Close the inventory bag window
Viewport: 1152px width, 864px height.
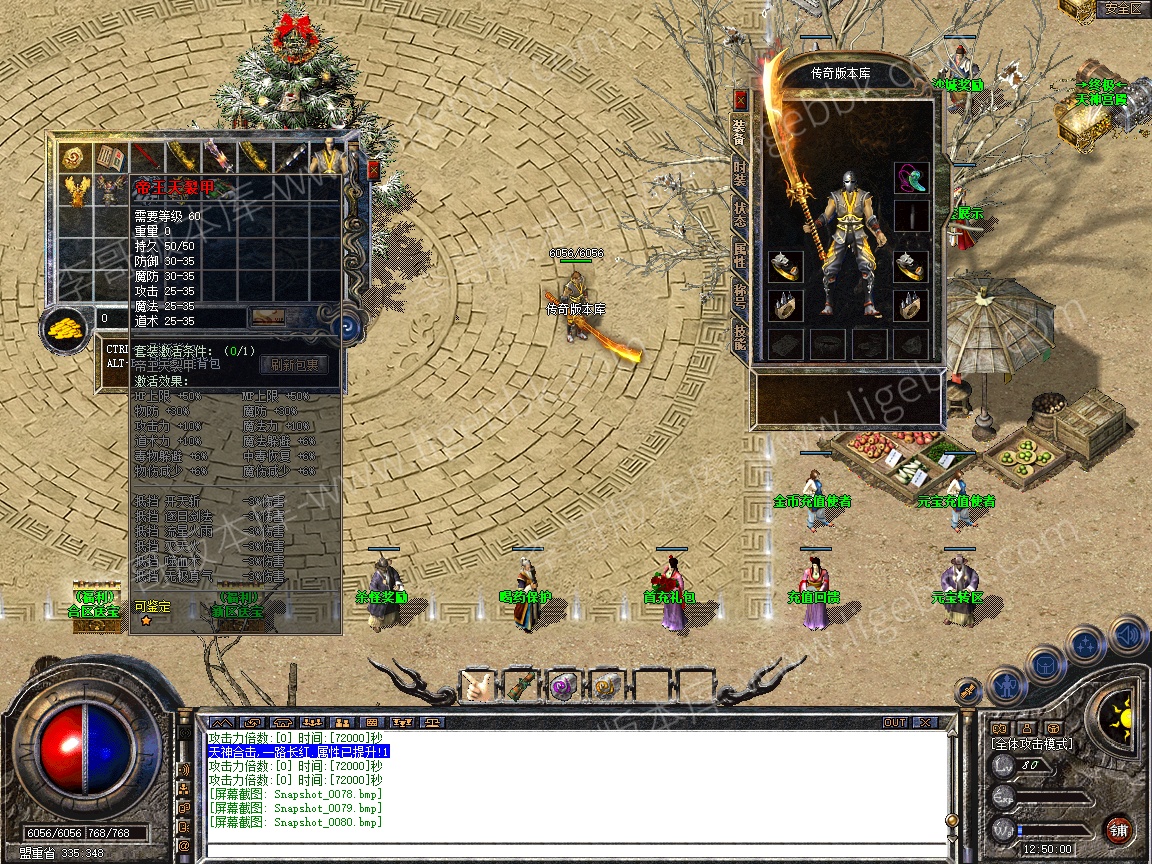pyautogui.click(x=374, y=170)
